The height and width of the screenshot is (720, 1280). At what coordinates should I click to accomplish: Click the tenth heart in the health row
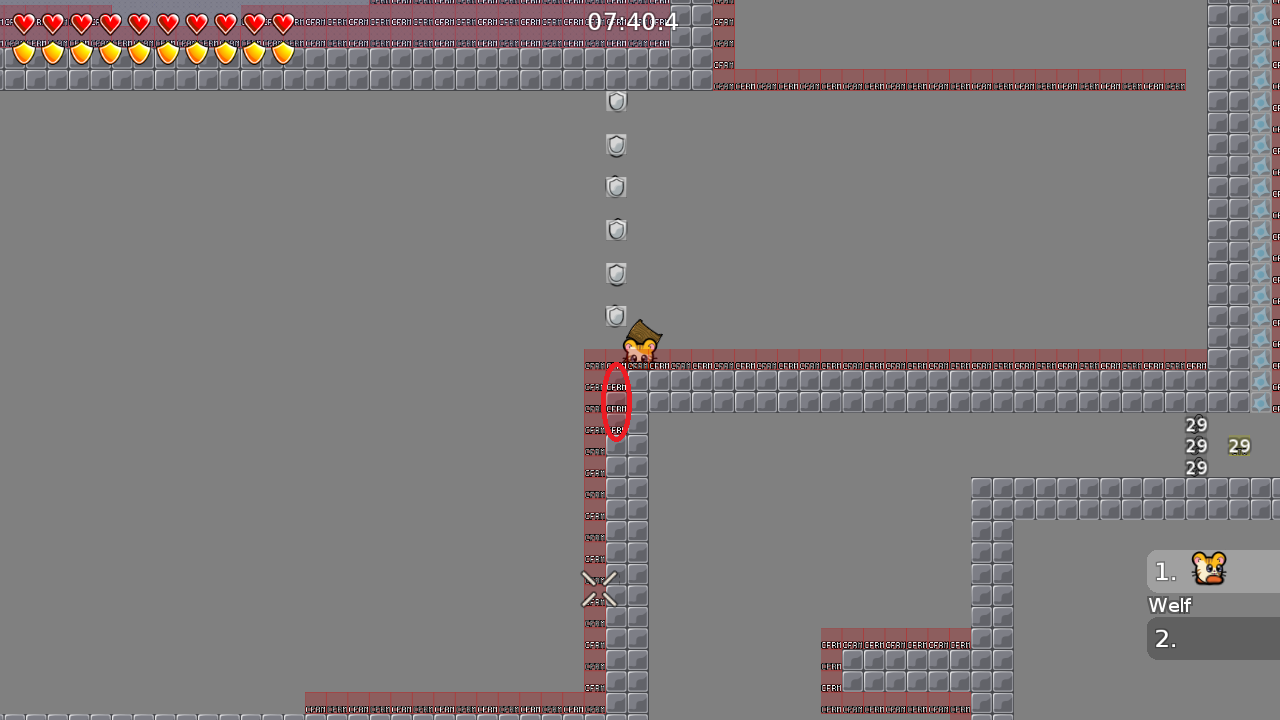pos(283,22)
